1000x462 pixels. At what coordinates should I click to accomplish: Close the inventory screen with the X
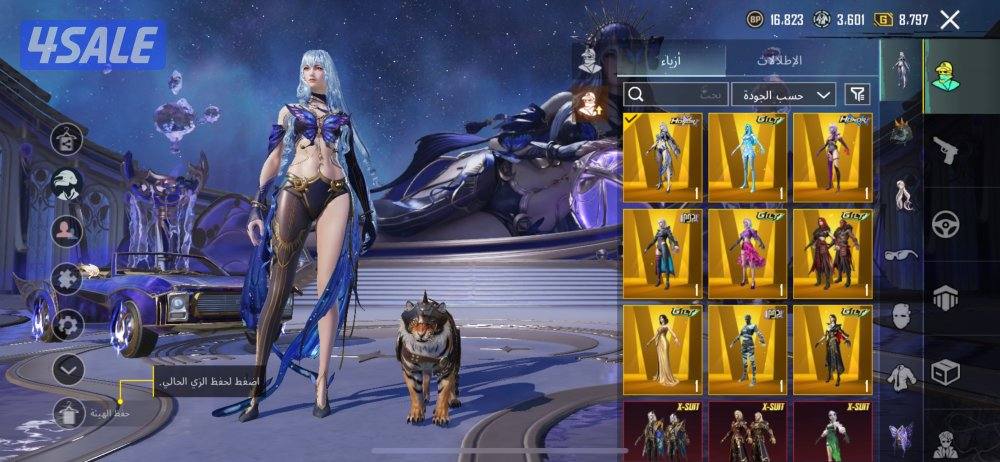pyautogui.click(x=950, y=19)
